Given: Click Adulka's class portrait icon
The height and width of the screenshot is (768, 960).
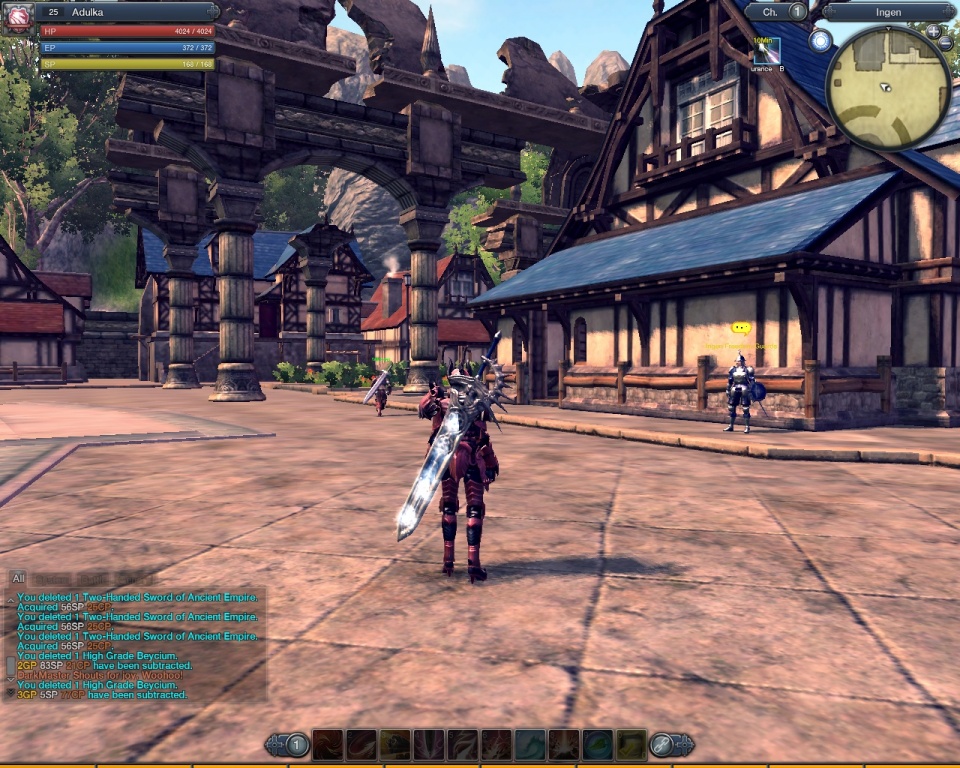Looking at the screenshot, I should click(x=18, y=18).
